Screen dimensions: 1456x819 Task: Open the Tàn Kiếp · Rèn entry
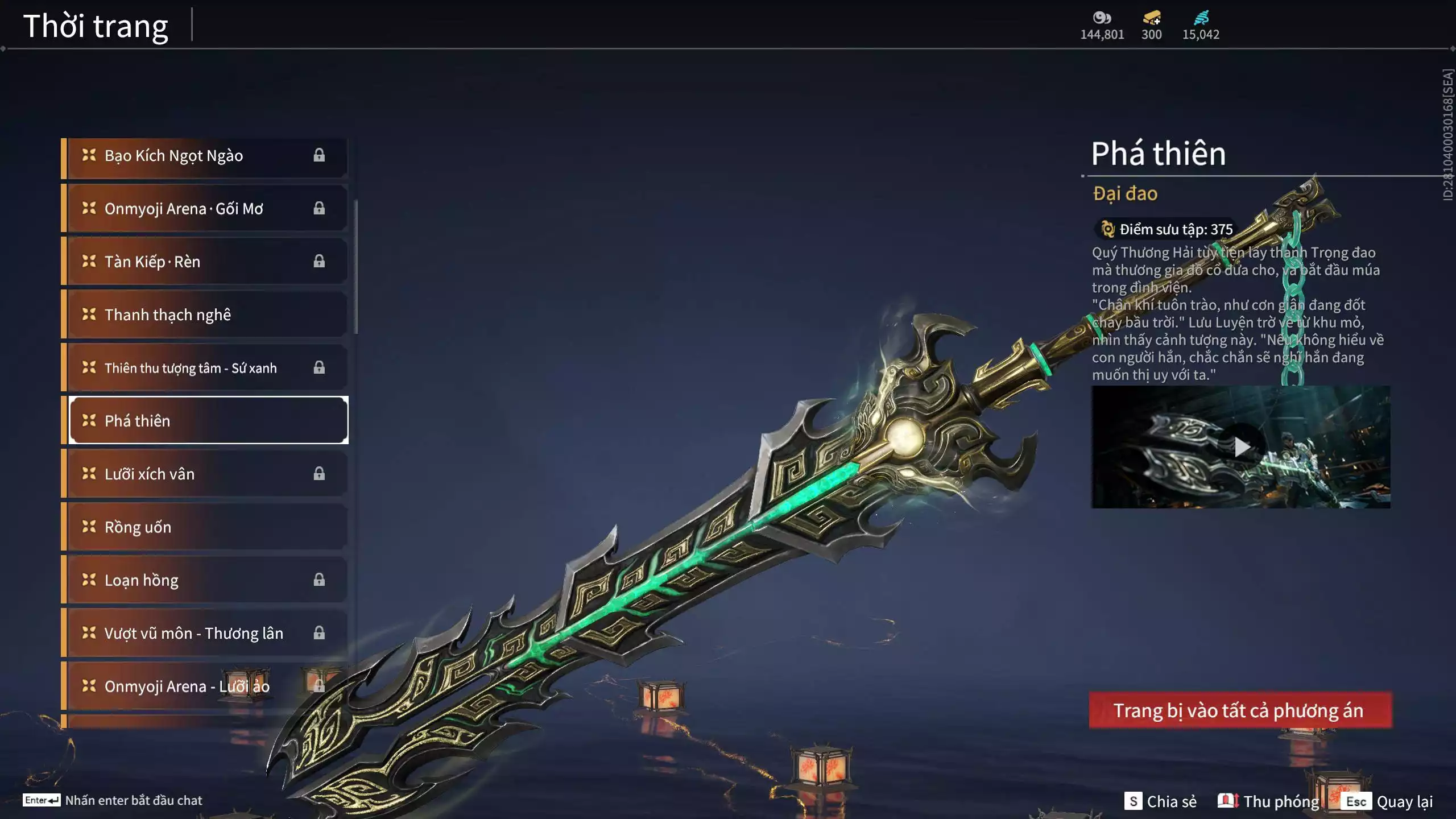205,261
